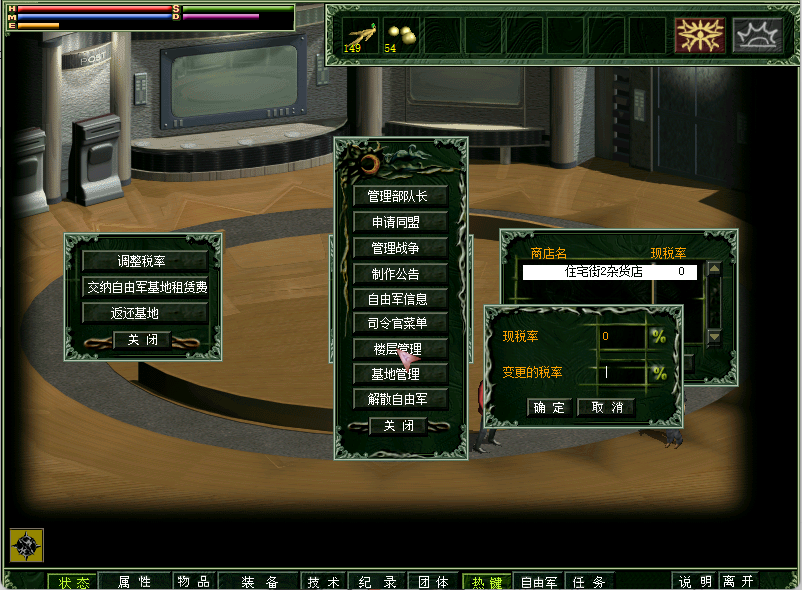Choose 解散自由军 in the menu
802x590 pixels.
(400, 399)
